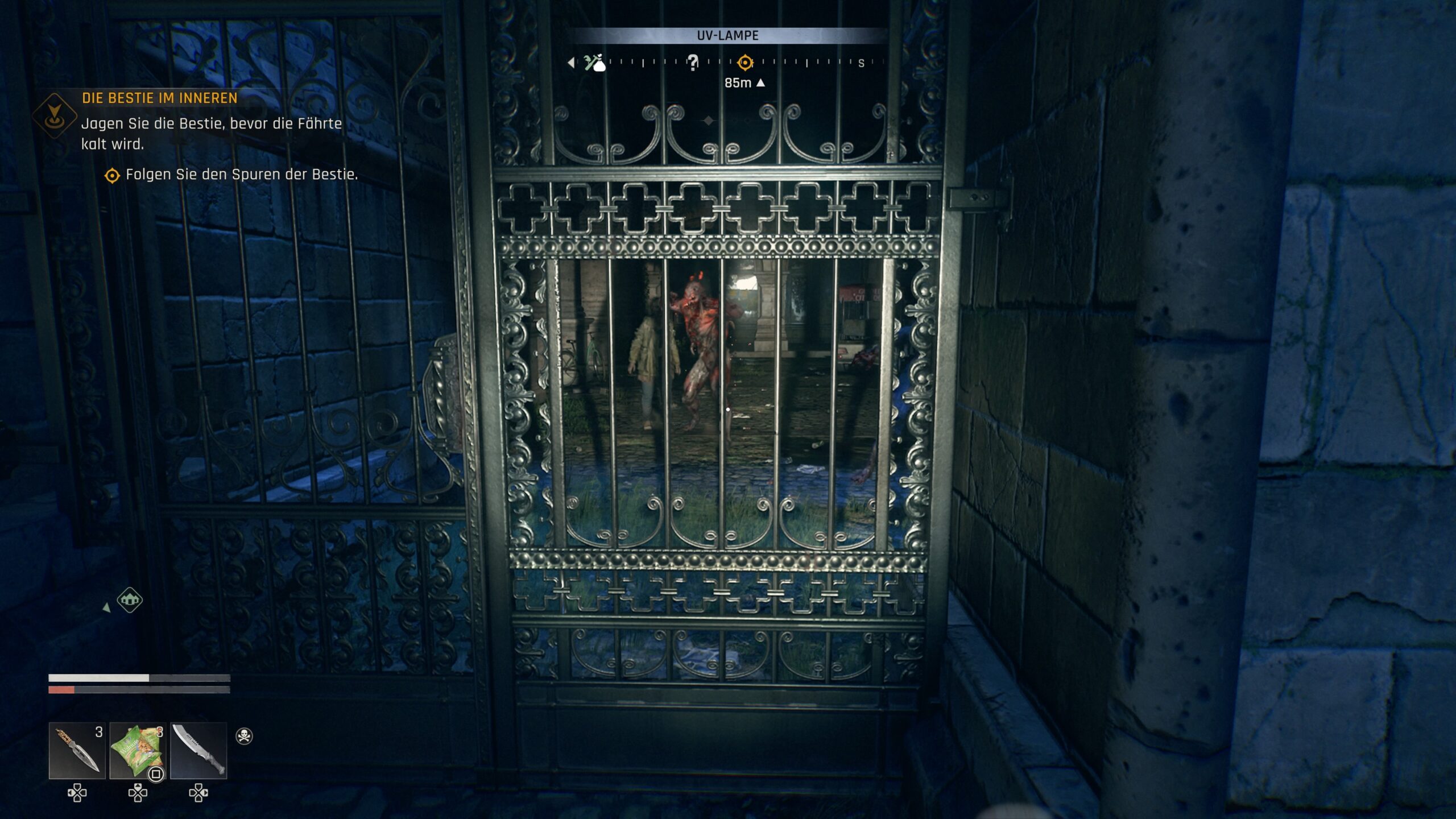Click the orange quest target marker on compass
Viewport: 1456px width, 819px height.
(744, 62)
